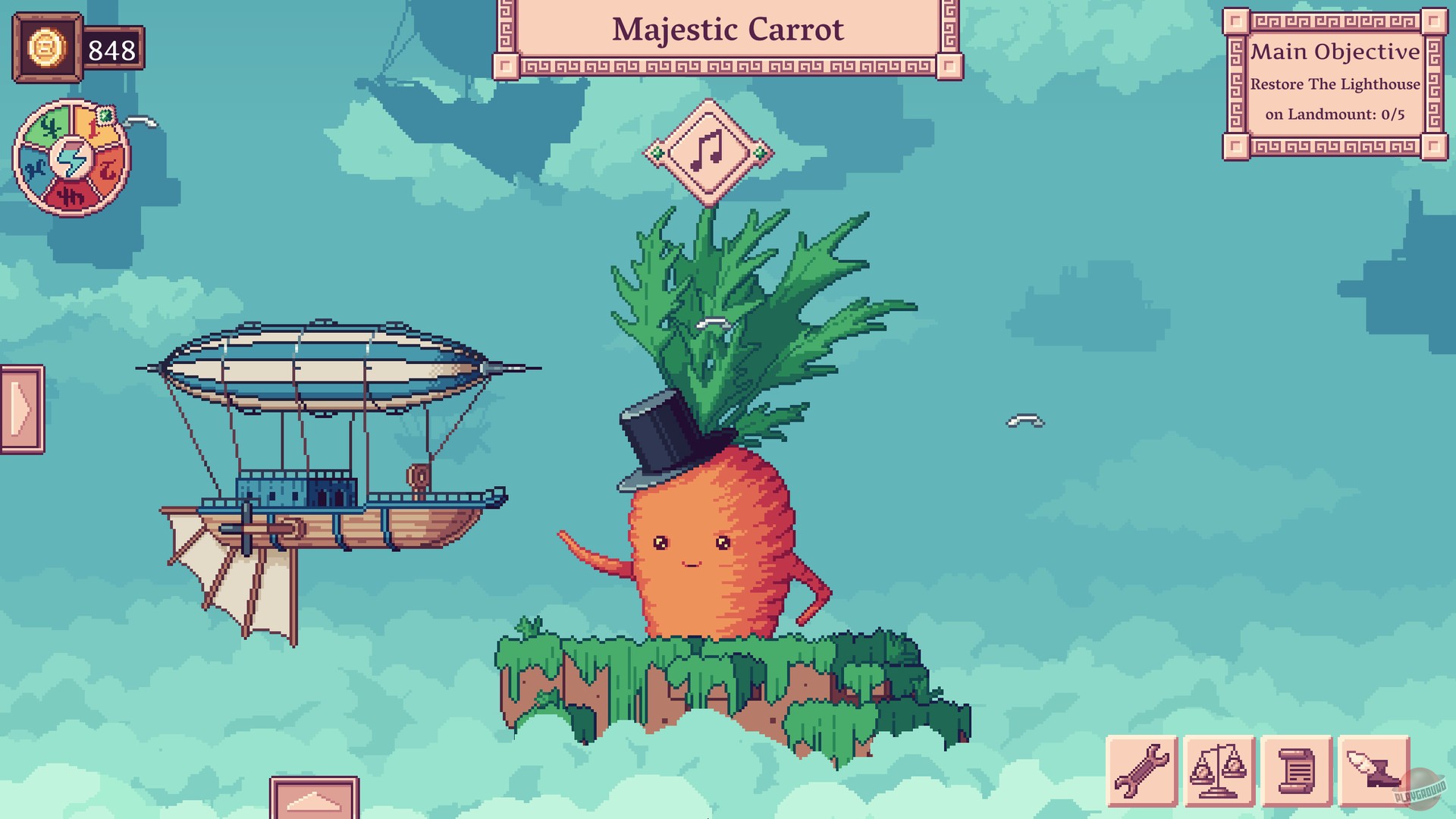Toggle the red bottom segment of the wheel
Viewport: 1456px width, 819px height.
(x=72, y=194)
